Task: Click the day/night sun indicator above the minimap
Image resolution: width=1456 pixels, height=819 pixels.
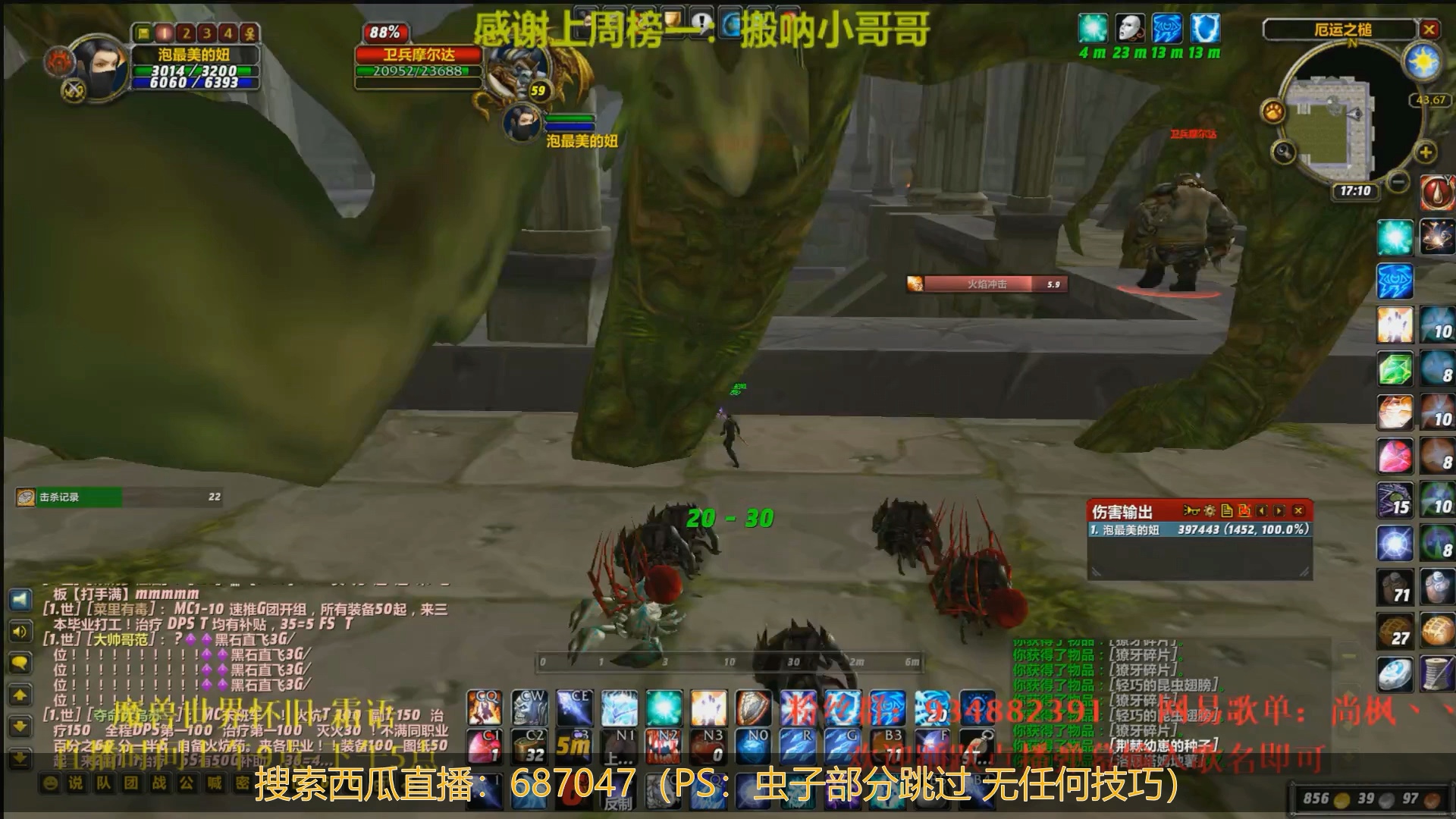Action: tap(1425, 61)
